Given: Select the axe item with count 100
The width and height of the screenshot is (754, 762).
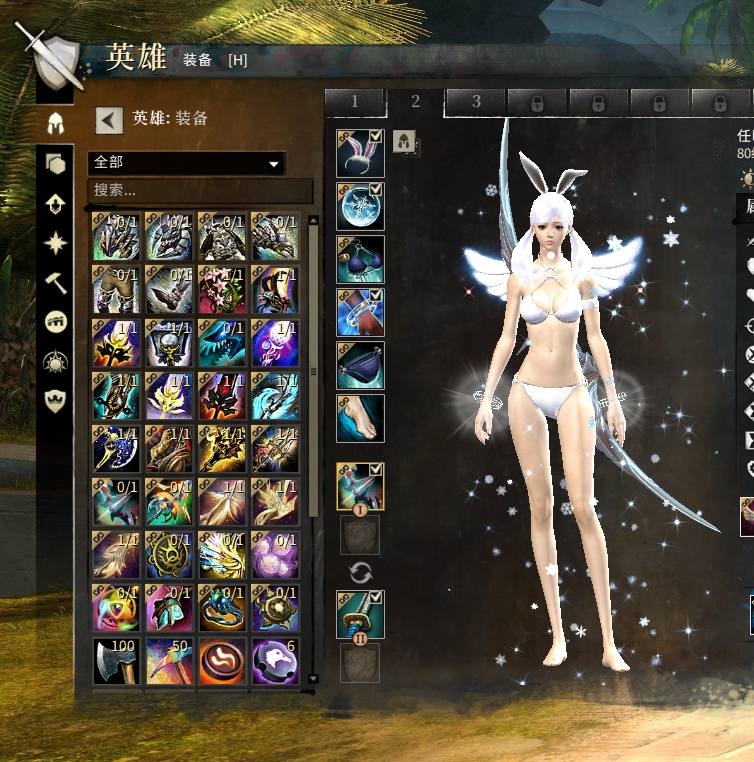Looking at the screenshot, I should pos(116,661).
